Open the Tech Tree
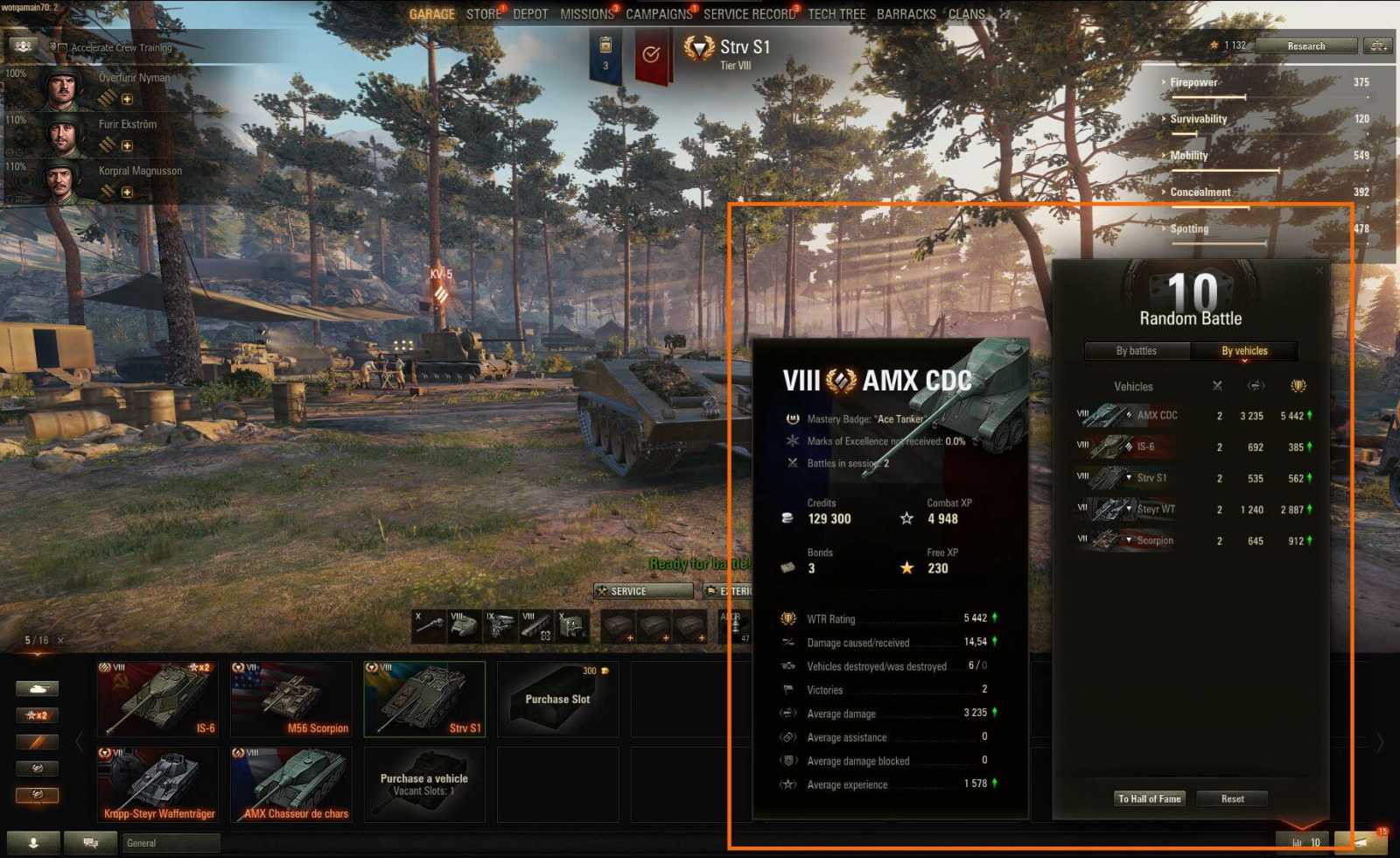Image resolution: width=1400 pixels, height=858 pixels. pos(836,14)
